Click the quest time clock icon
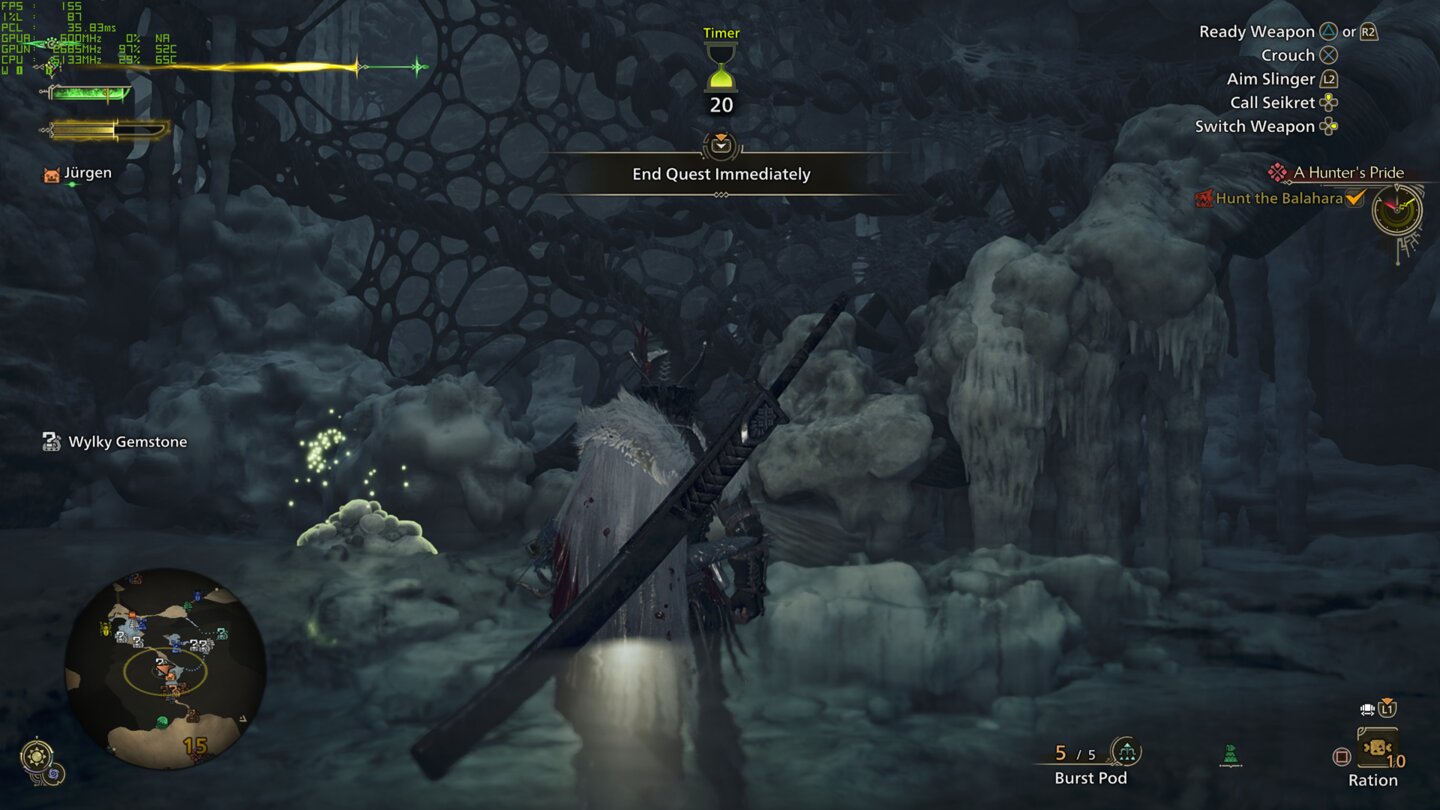The image size is (1440, 810). click(1396, 211)
